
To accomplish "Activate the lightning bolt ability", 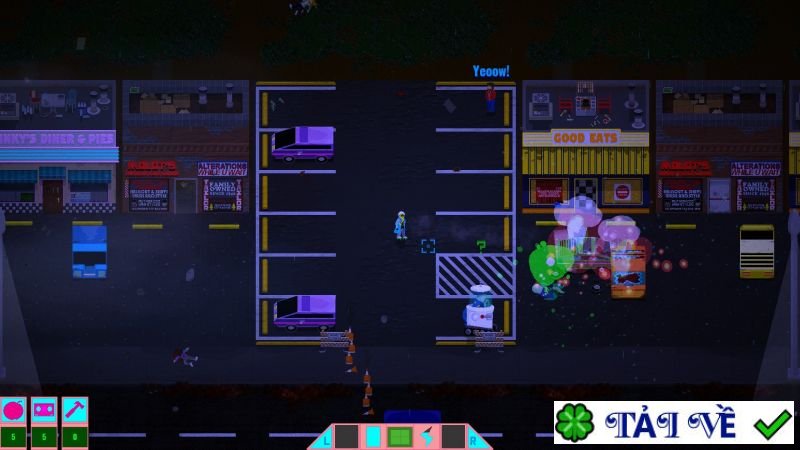I will point(426,437).
